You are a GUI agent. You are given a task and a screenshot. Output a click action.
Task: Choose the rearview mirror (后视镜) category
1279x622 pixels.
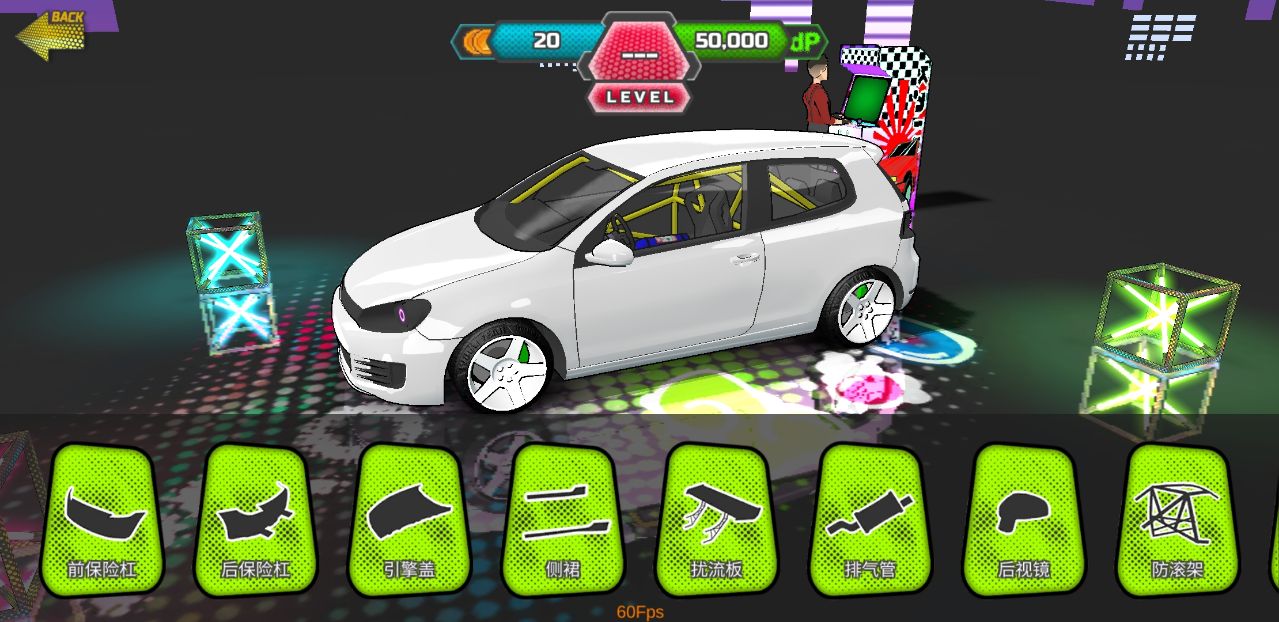click(x=1024, y=520)
